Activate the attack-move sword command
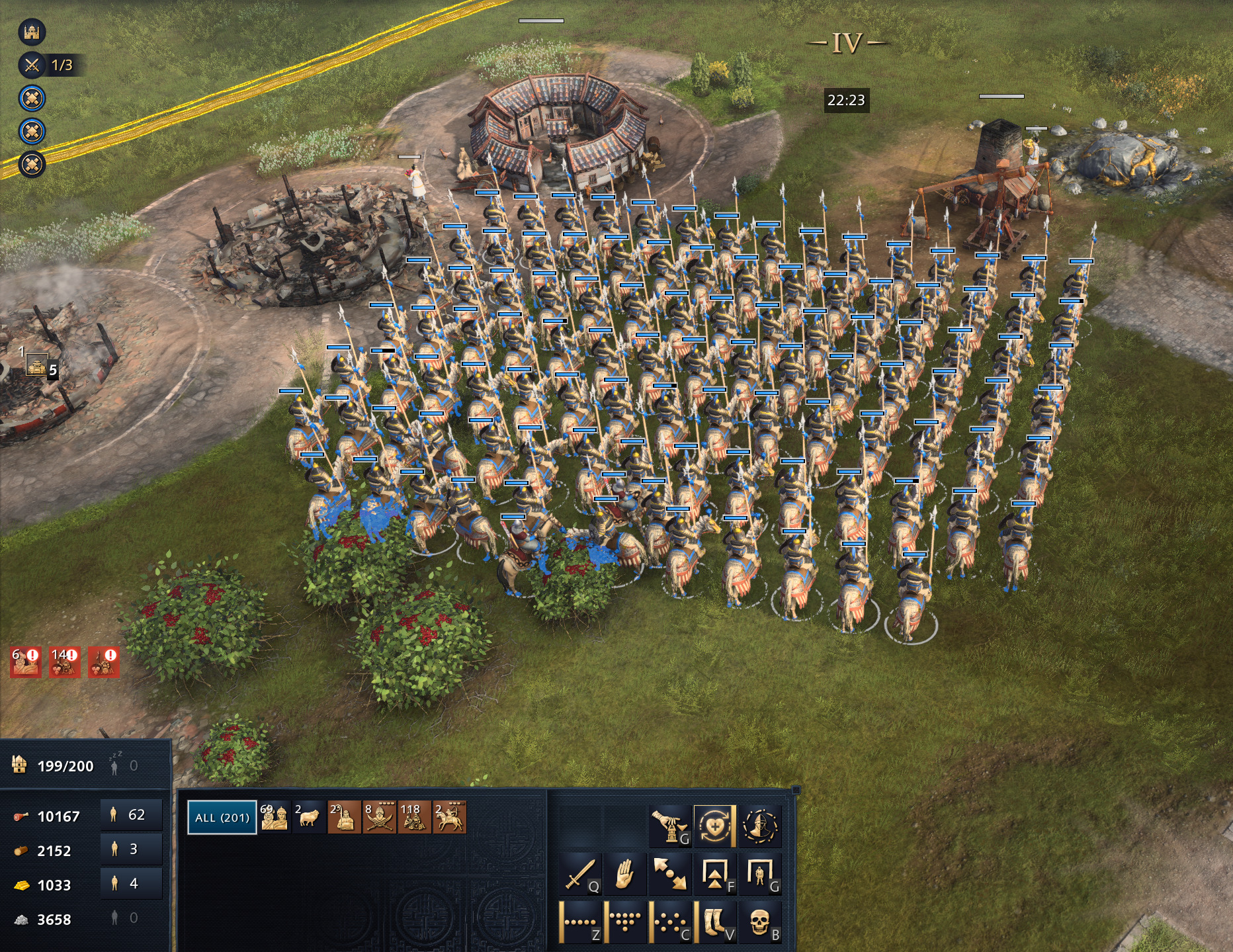 pyautogui.click(x=581, y=875)
